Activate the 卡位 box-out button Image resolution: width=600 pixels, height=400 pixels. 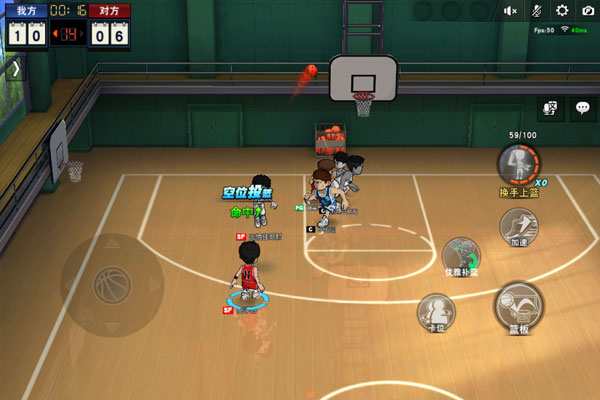436,311
